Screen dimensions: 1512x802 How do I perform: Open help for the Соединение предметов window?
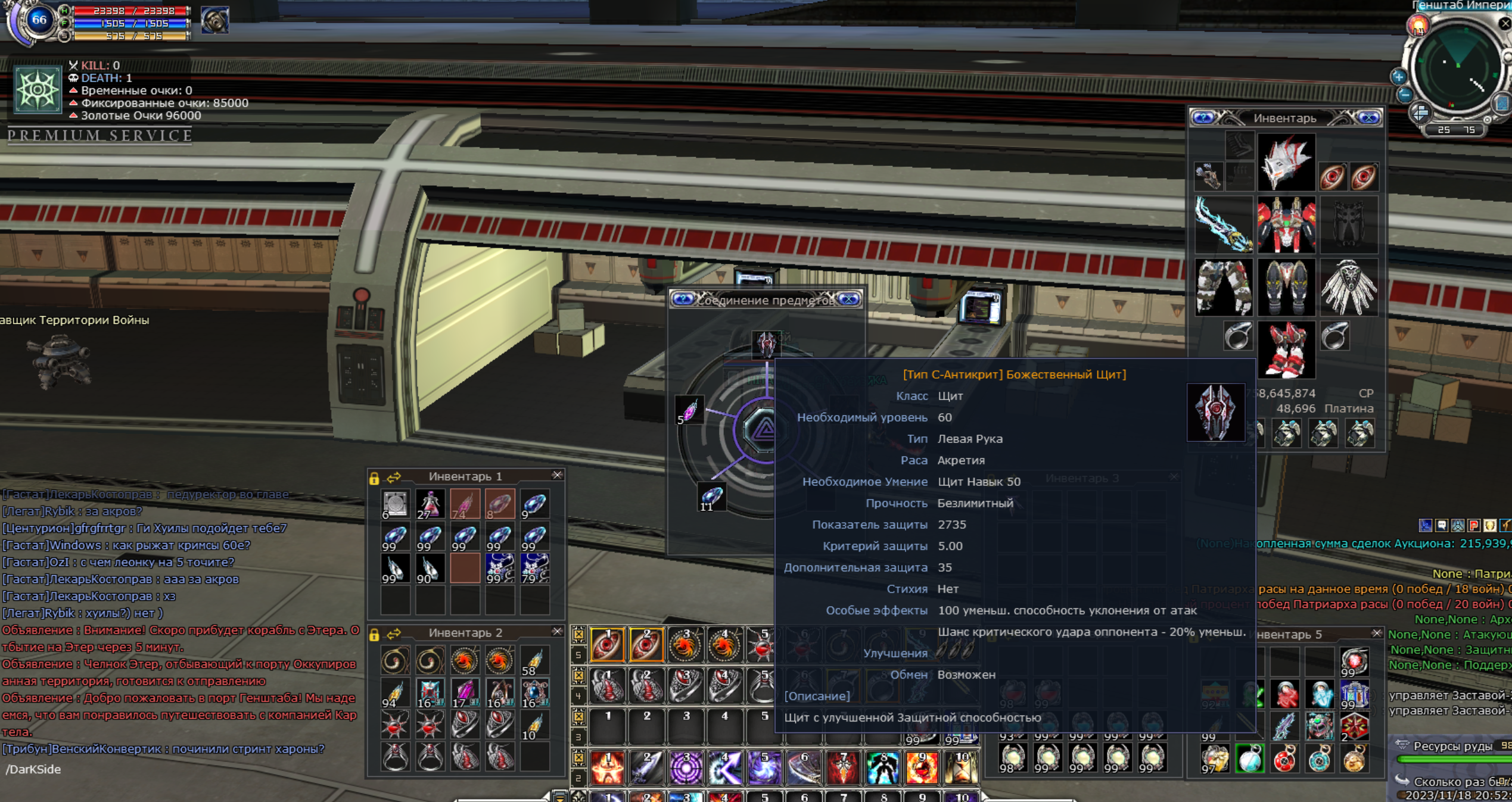click(683, 299)
